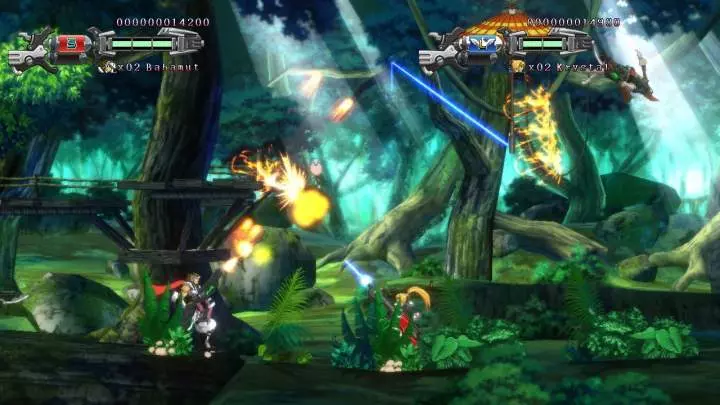Select Bahamut's red S weapon icon
The width and height of the screenshot is (720, 405).
(x=73, y=44)
